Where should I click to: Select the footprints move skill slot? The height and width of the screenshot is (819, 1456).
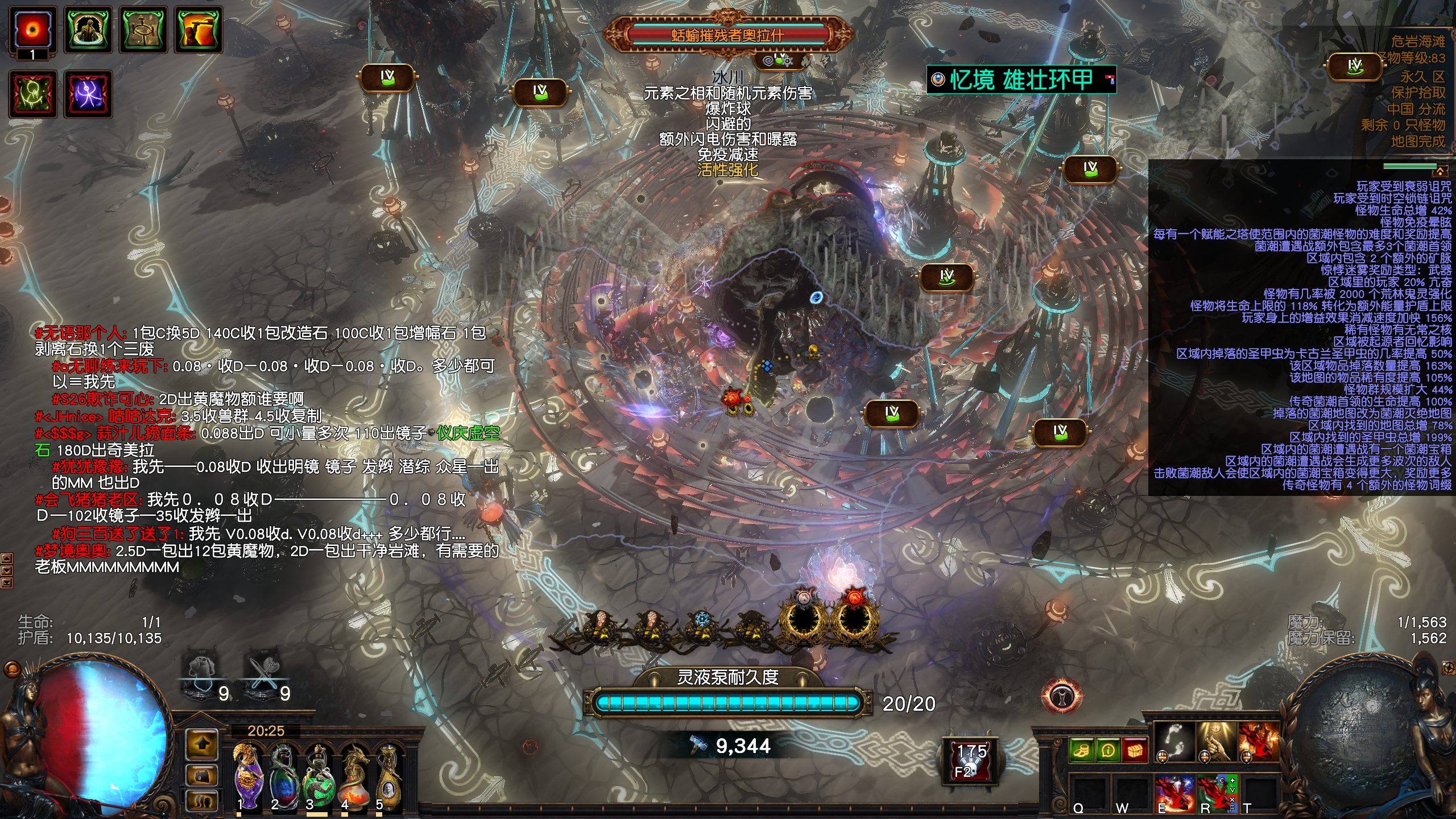pos(1175,742)
